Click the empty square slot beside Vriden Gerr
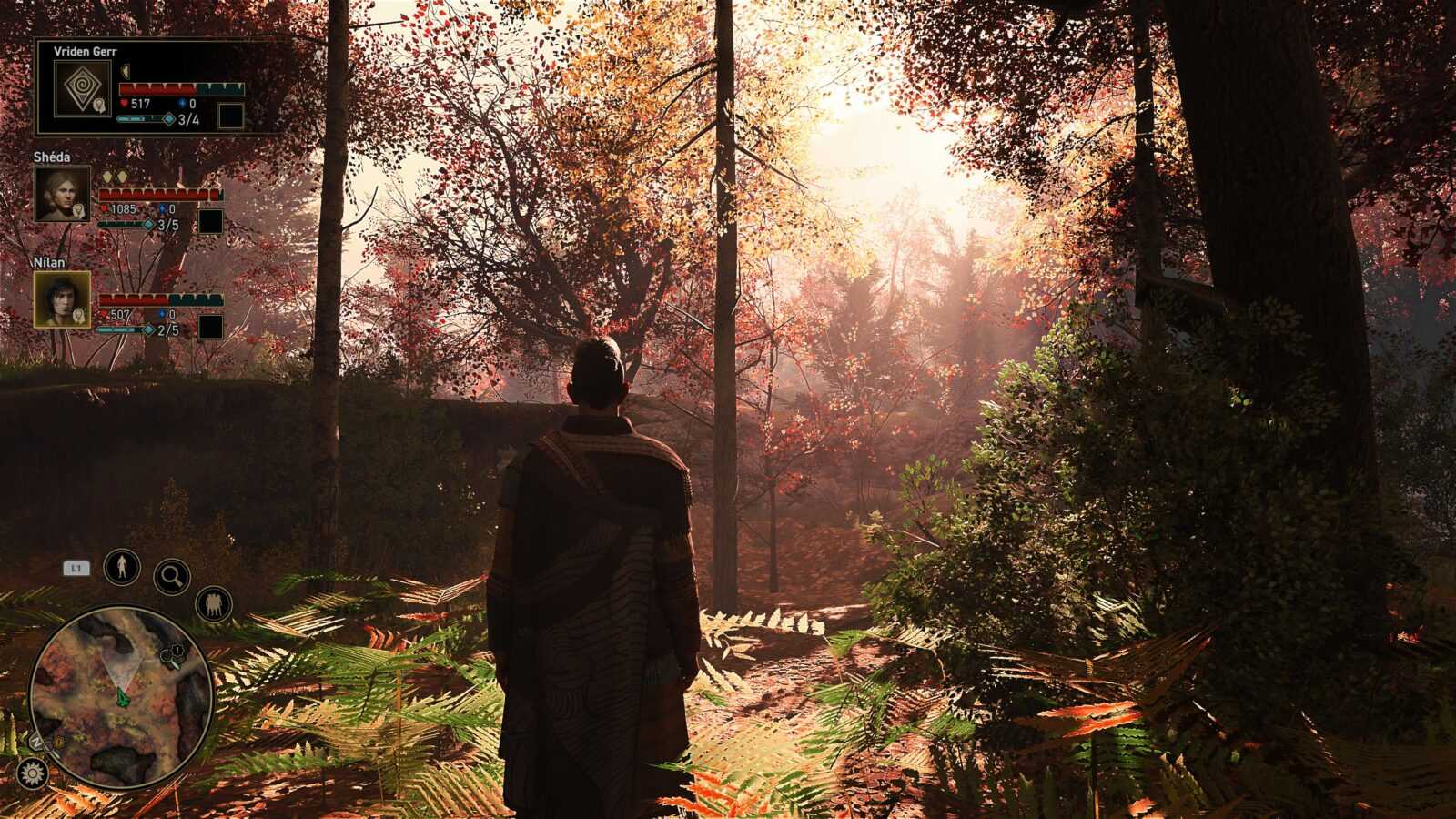Screen dimensions: 1456x819 click(x=230, y=116)
